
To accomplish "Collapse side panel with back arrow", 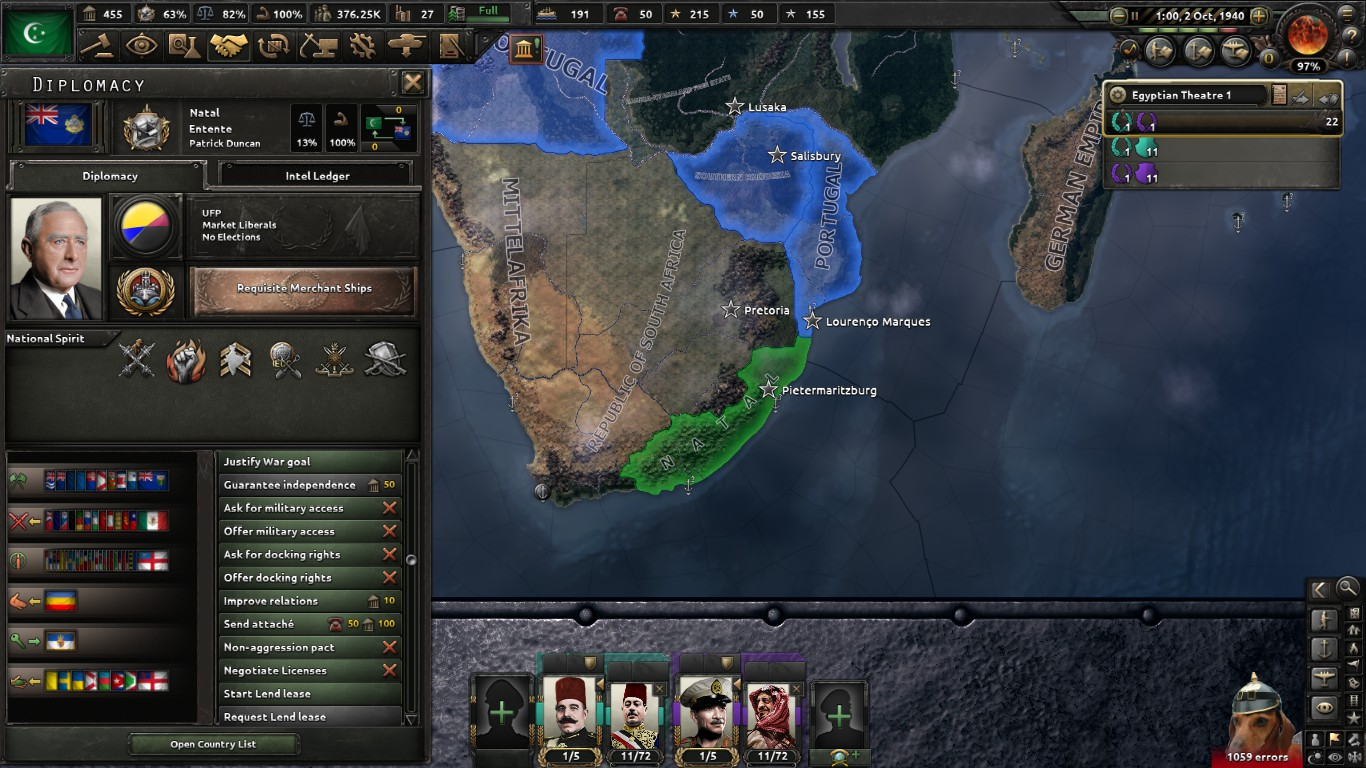I will tap(1319, 589).
